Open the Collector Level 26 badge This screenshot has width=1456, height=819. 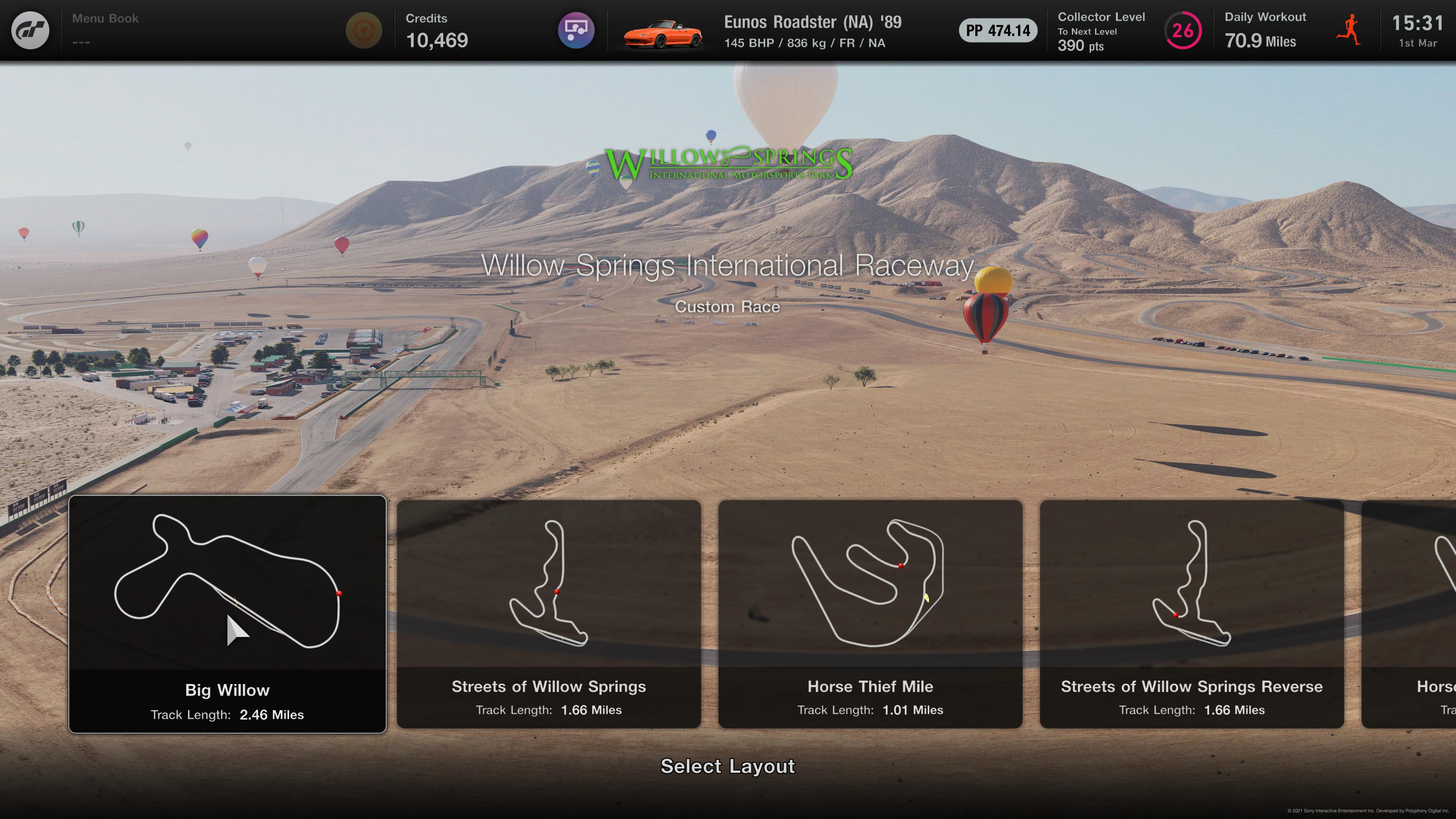[1183, 30]
